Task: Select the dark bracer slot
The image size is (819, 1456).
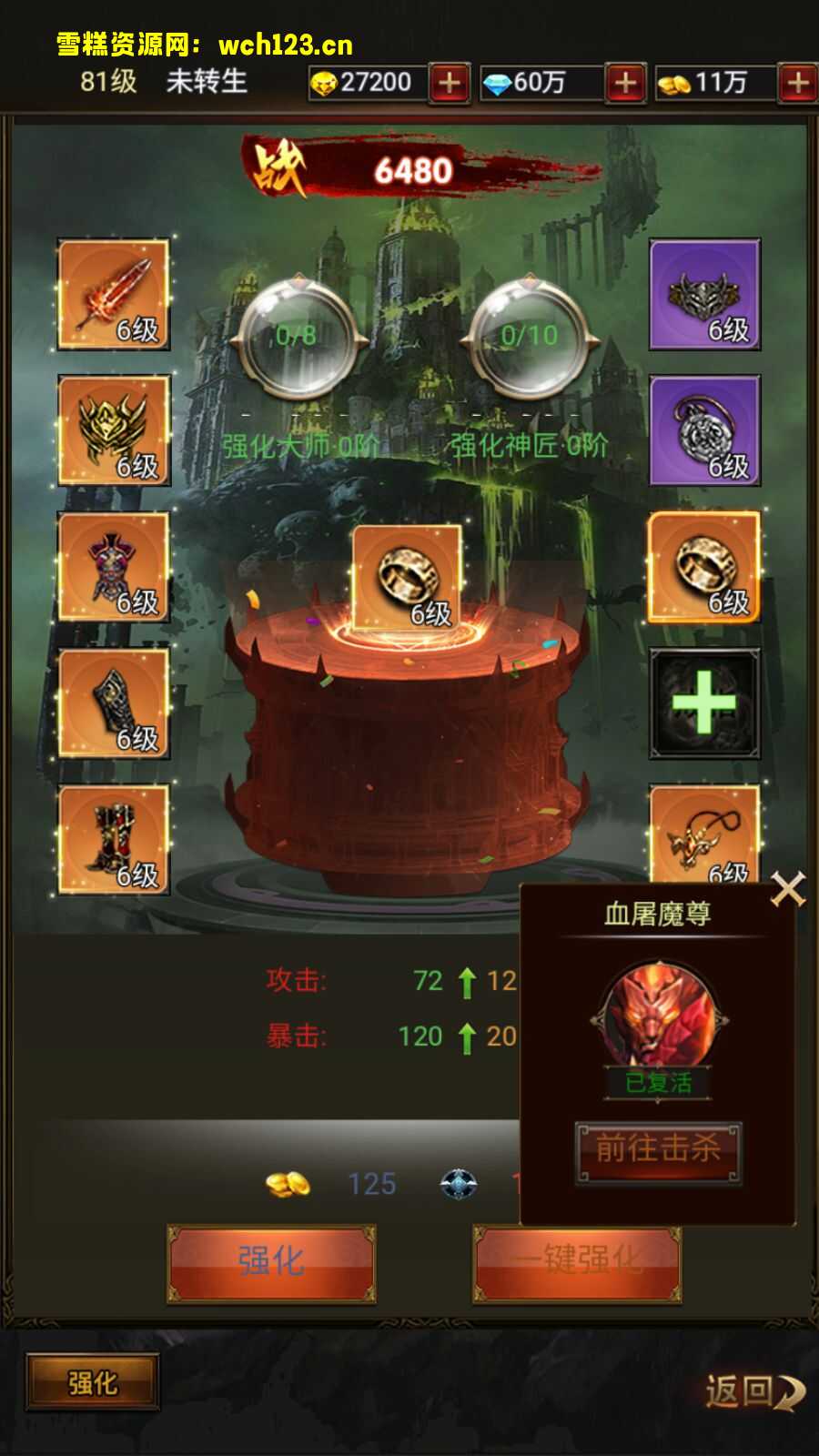Action: click(x=114, y=703)
